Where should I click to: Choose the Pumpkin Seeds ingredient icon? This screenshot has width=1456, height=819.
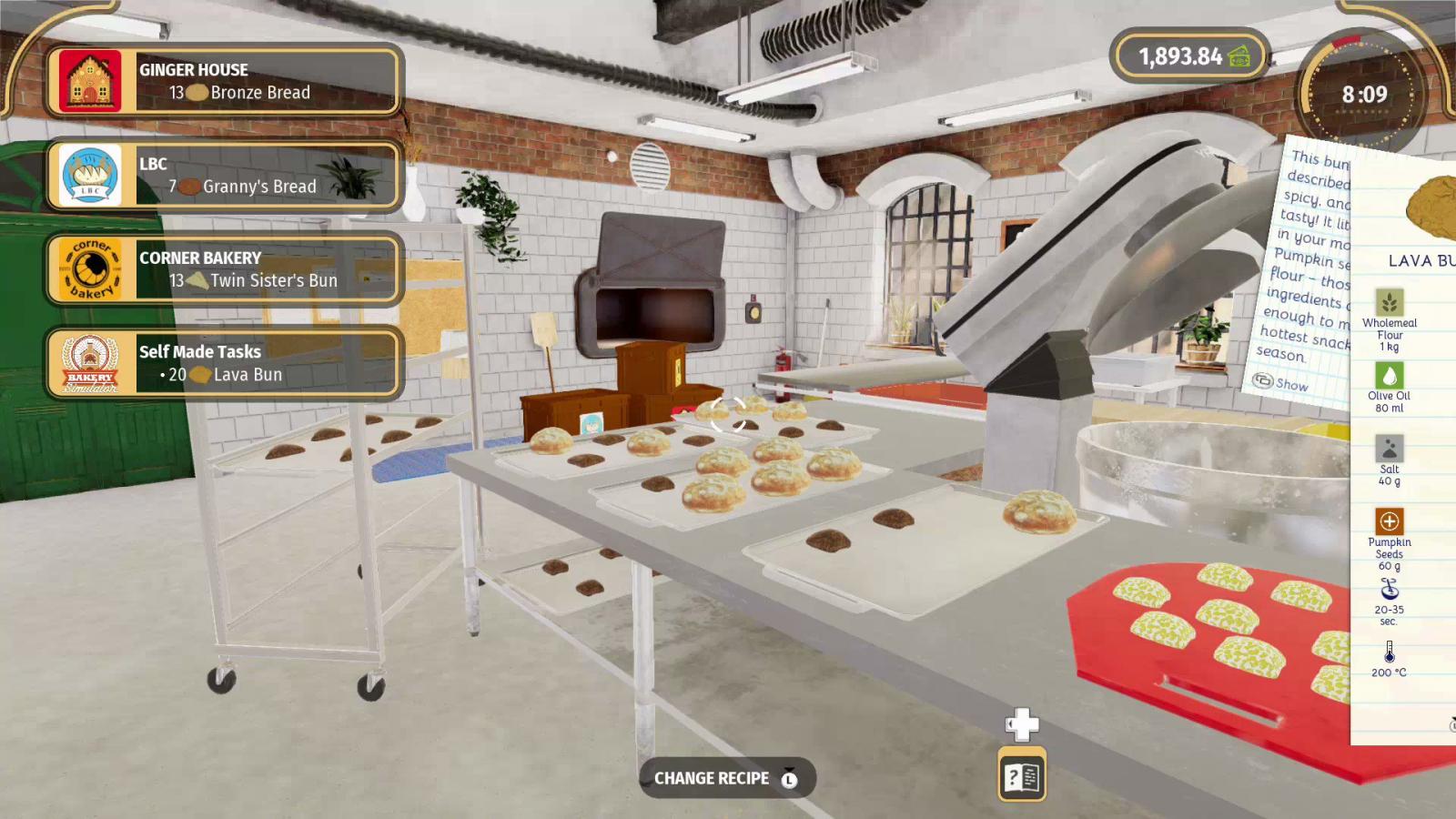[1389, 521]
